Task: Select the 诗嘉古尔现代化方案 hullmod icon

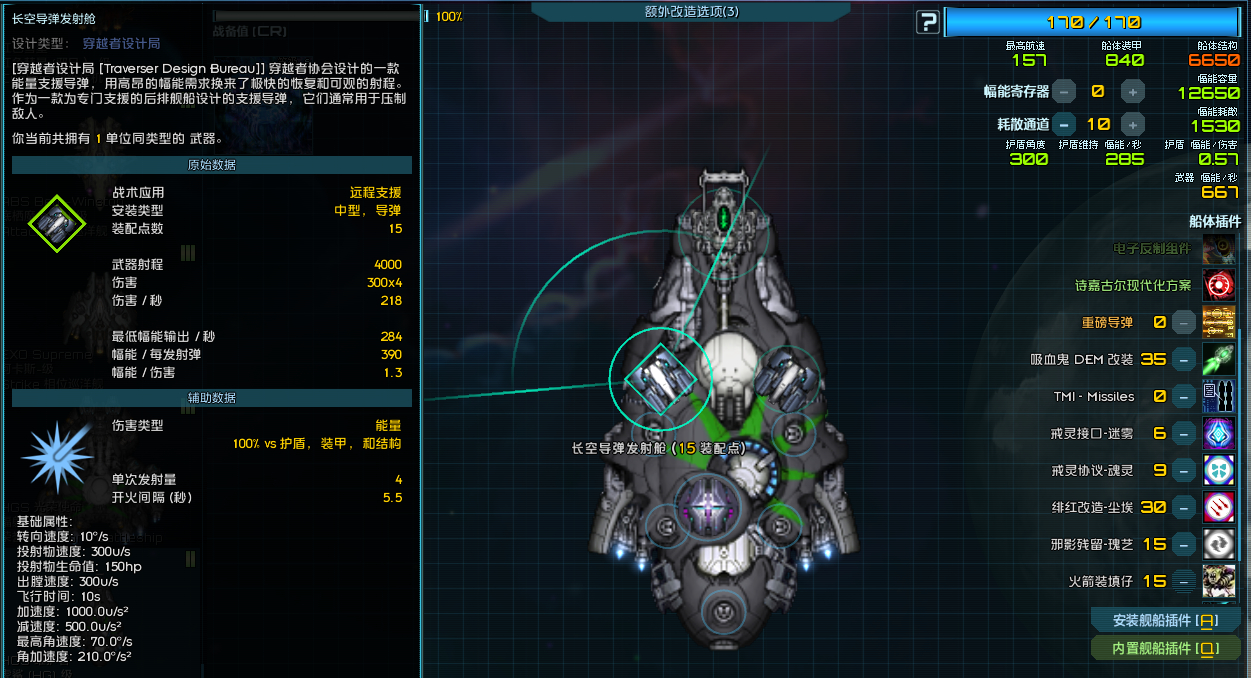Action: click(x=1218, y=286)
